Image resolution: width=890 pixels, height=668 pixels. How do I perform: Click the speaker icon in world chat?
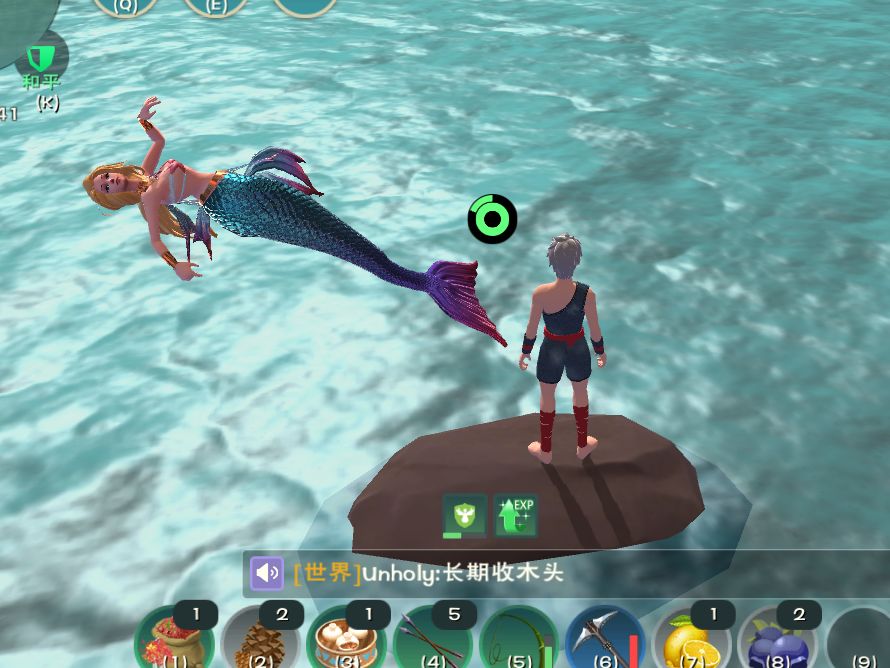coord(267,573)
